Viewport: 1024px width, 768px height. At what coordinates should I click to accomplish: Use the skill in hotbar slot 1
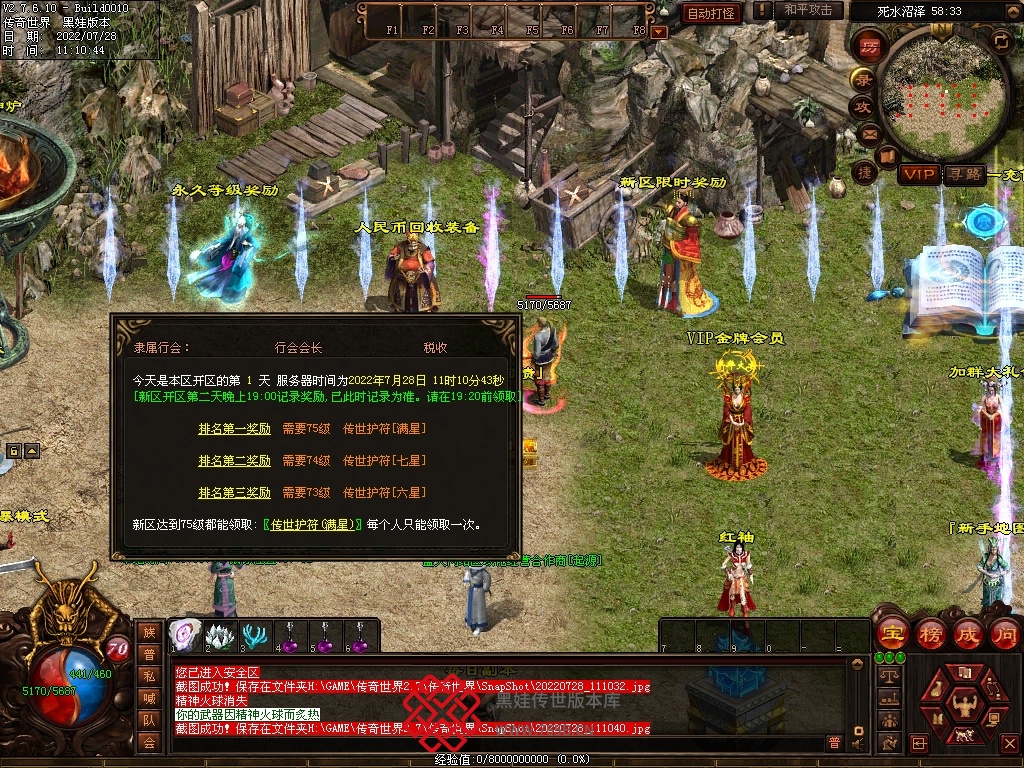(184, 636)
